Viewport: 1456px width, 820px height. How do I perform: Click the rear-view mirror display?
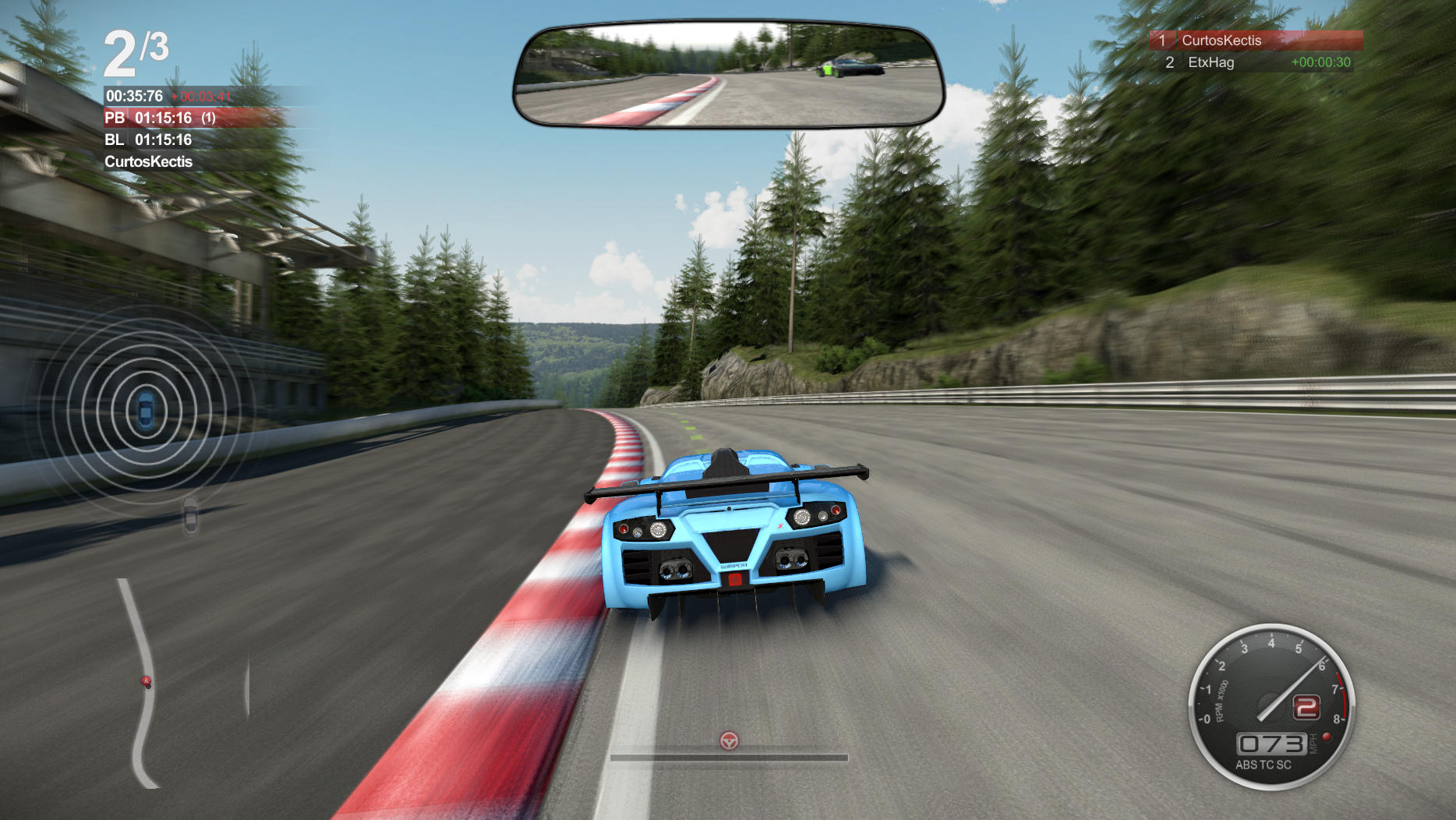728,76
